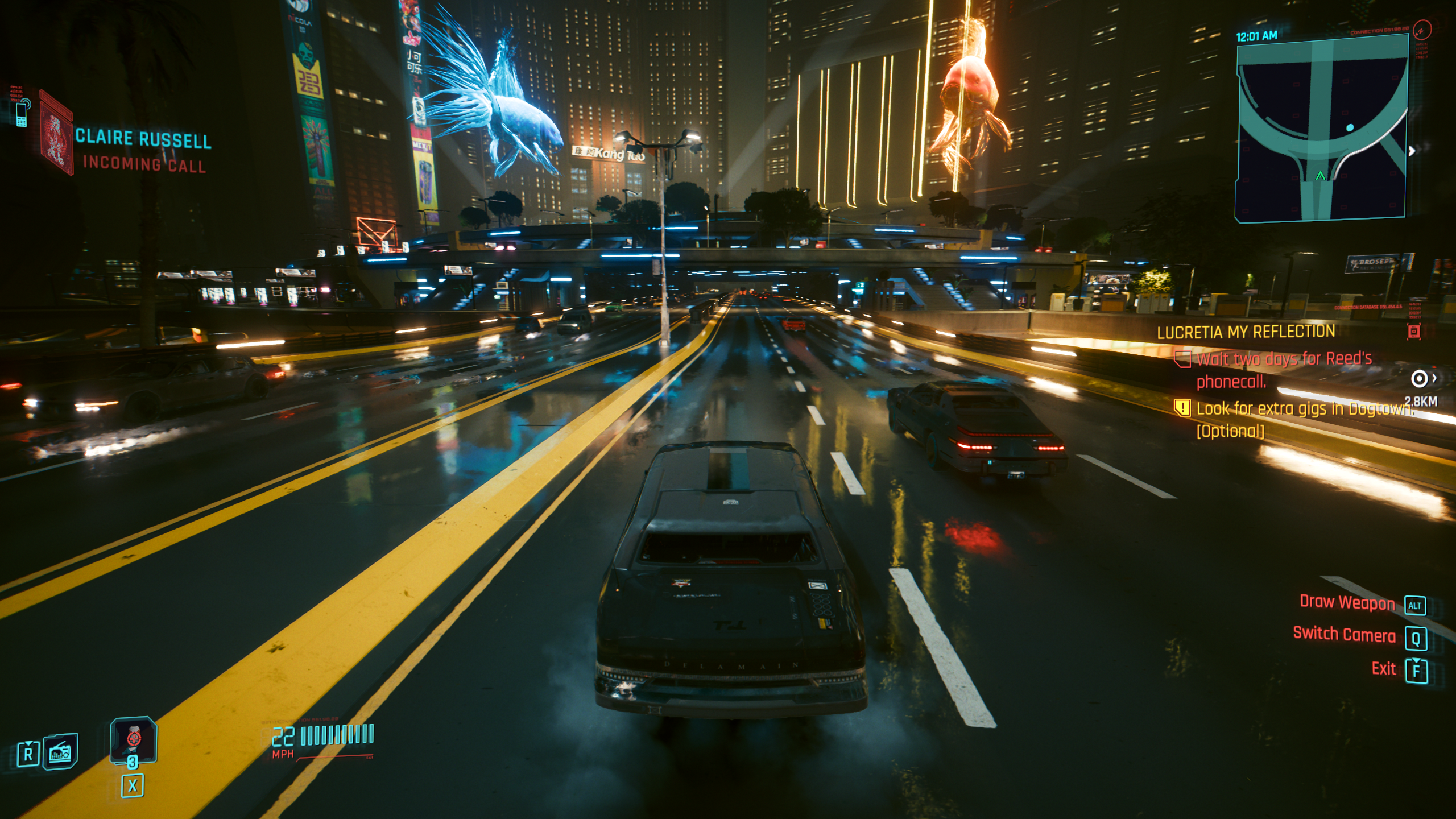The image size is (1456, 819).
Task: Click the phone icon beside the caller portrait
Action: [22, 113]
